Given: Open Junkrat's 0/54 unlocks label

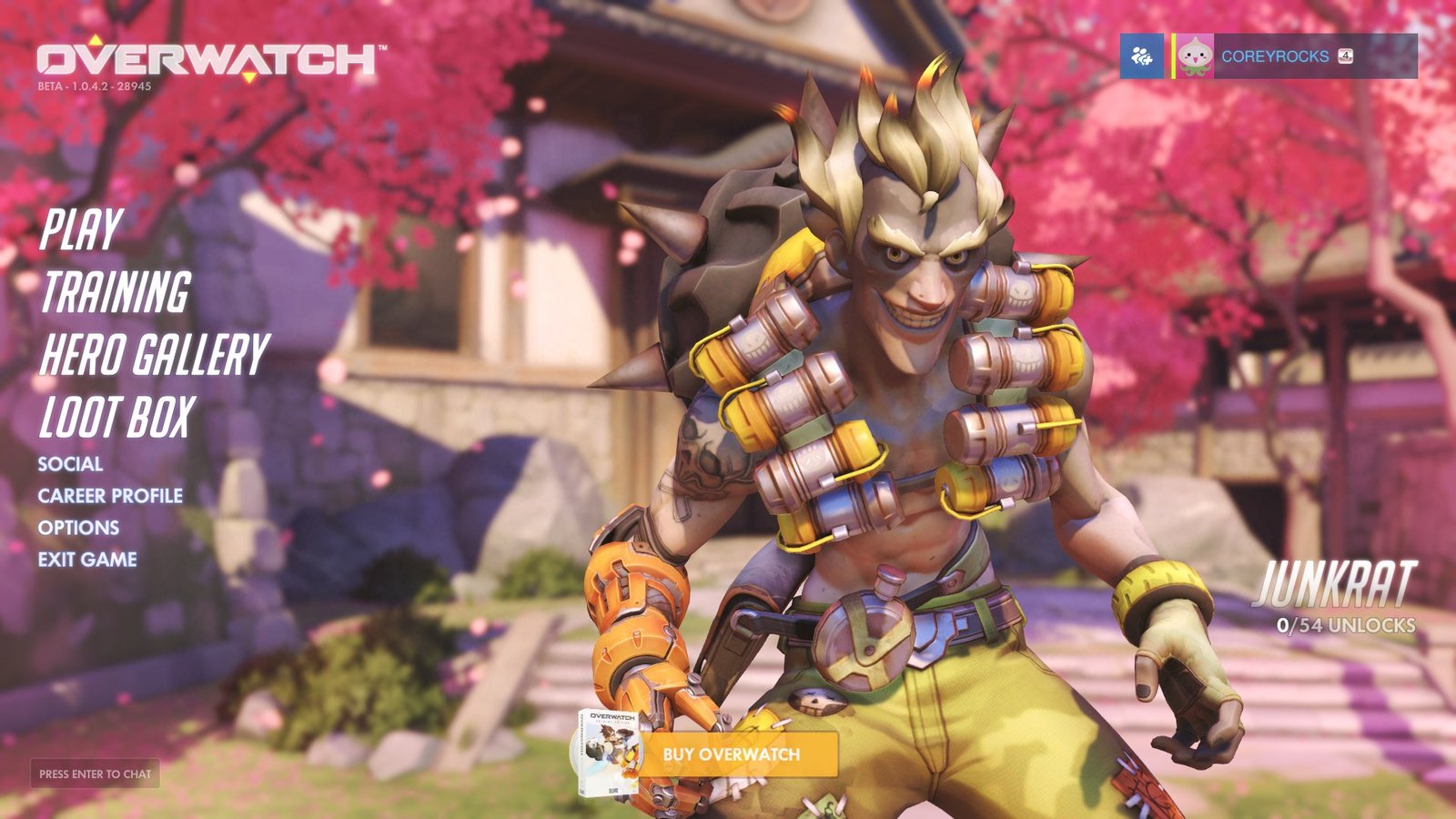Looking at the screenshot, I should (1346, 625).
